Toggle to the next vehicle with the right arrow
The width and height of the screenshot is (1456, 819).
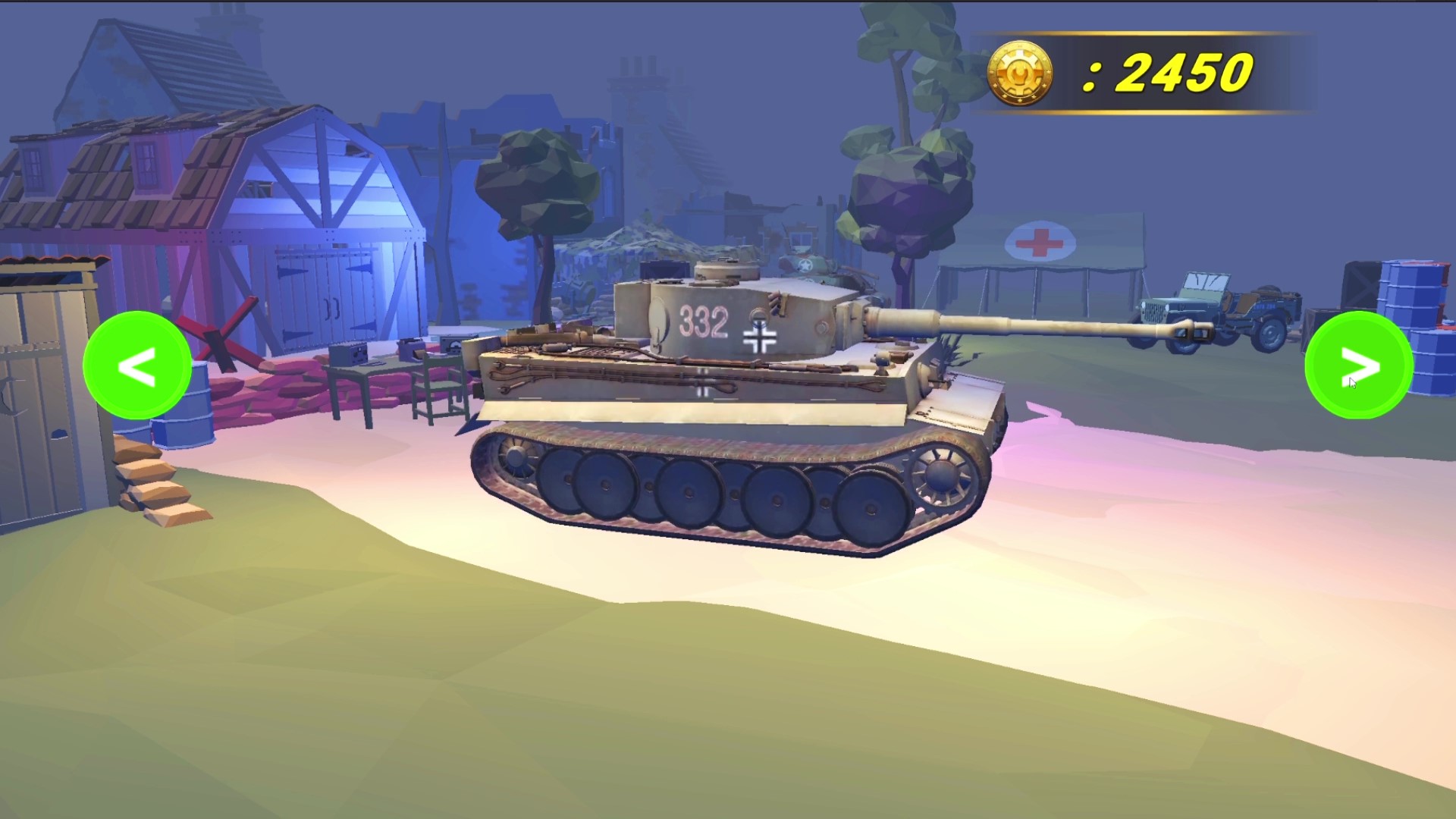coord(1359,366)
